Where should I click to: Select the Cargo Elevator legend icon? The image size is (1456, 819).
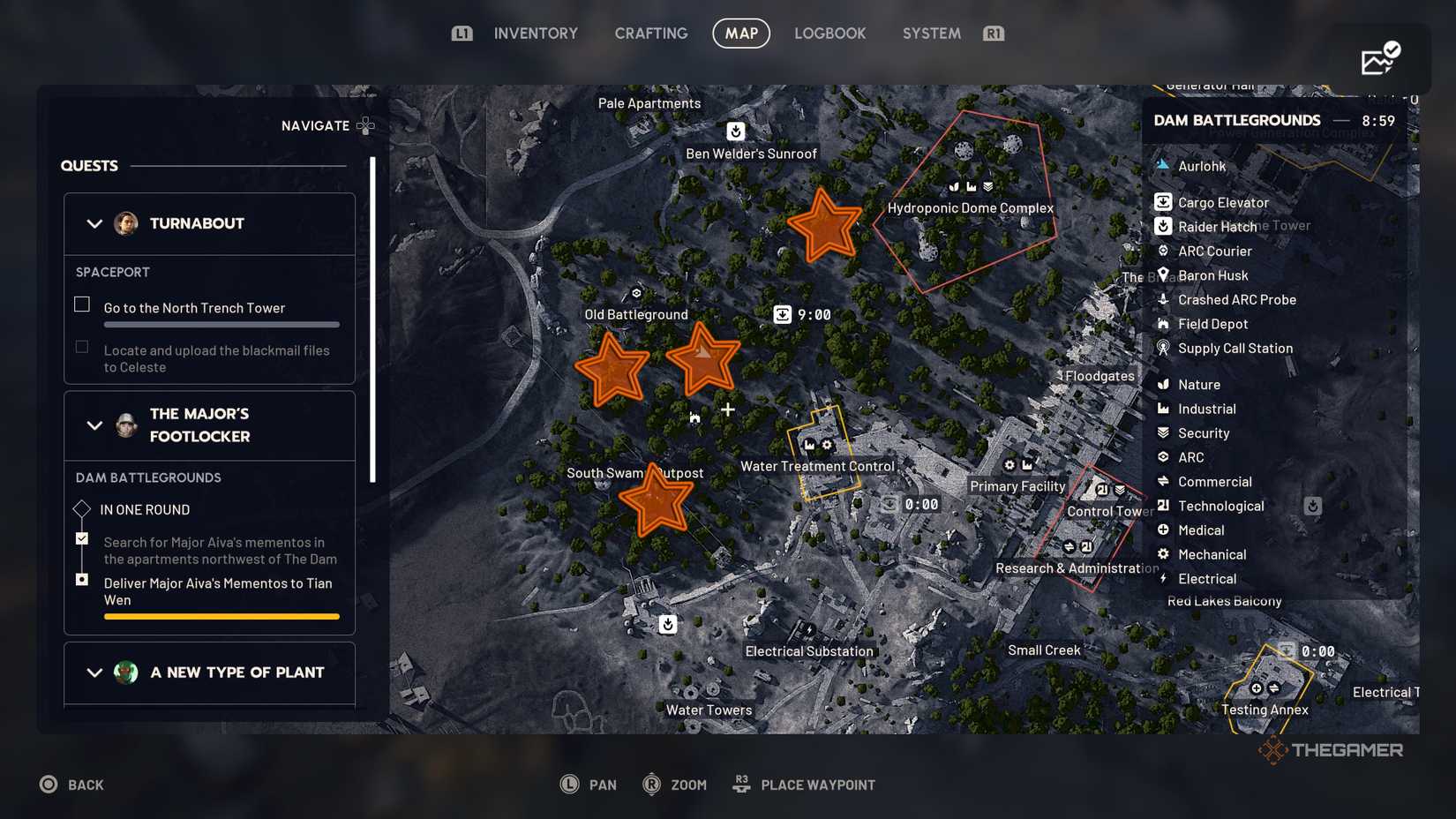(1164, 202)
